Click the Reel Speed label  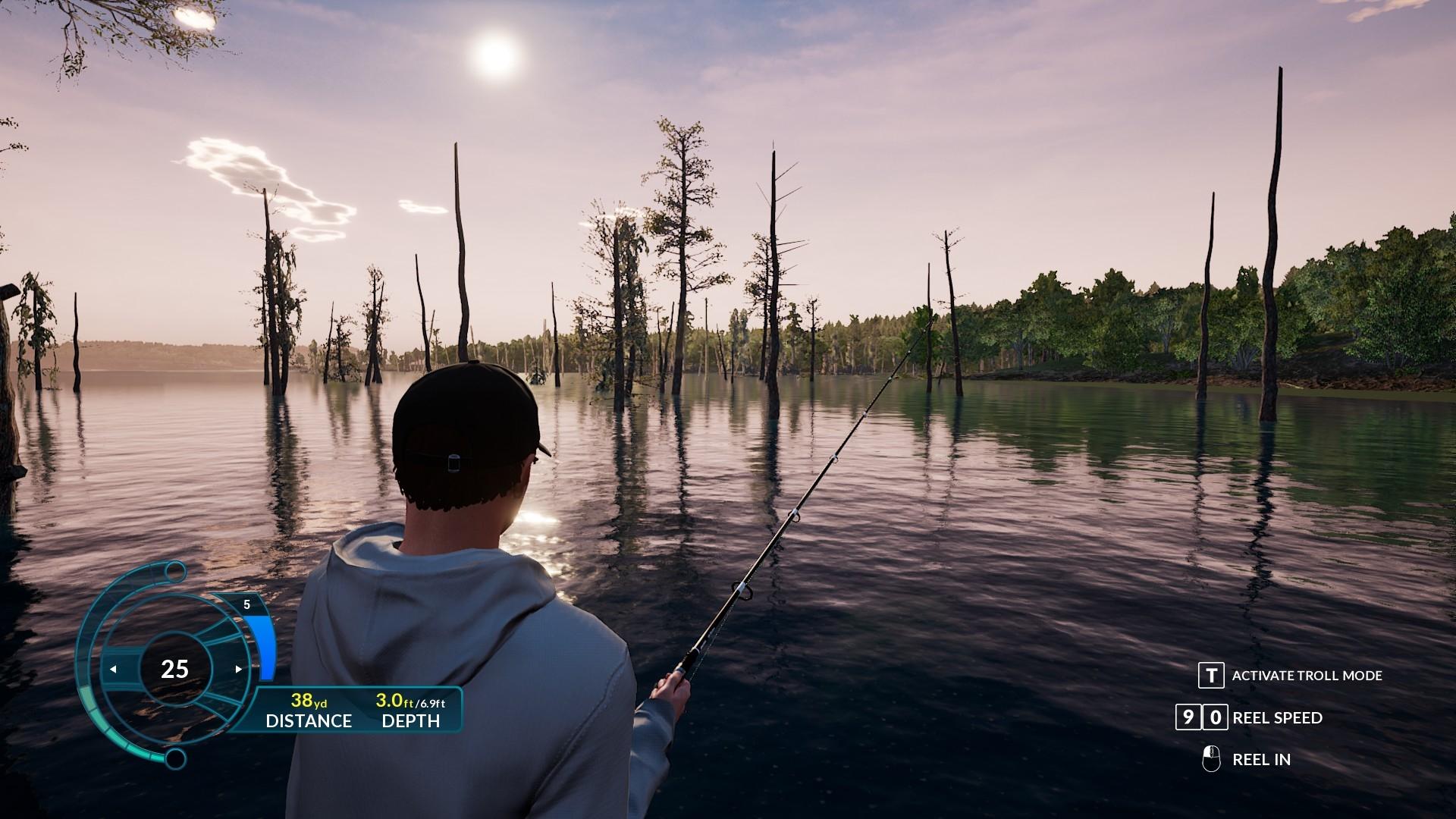coord(1277,718)
